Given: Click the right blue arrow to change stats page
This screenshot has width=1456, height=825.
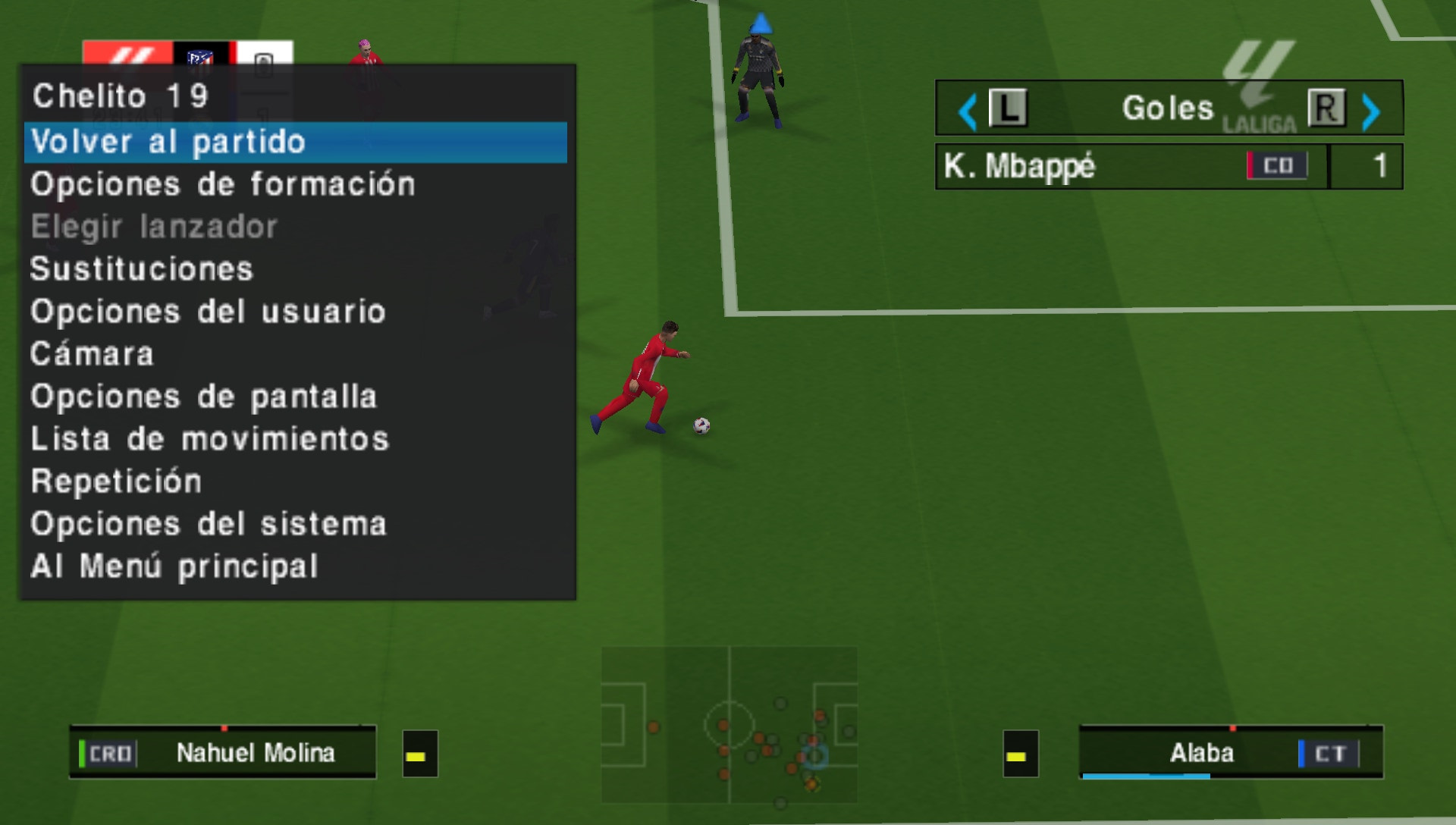Looking at the screenshot, I should tap(1370, 110).
